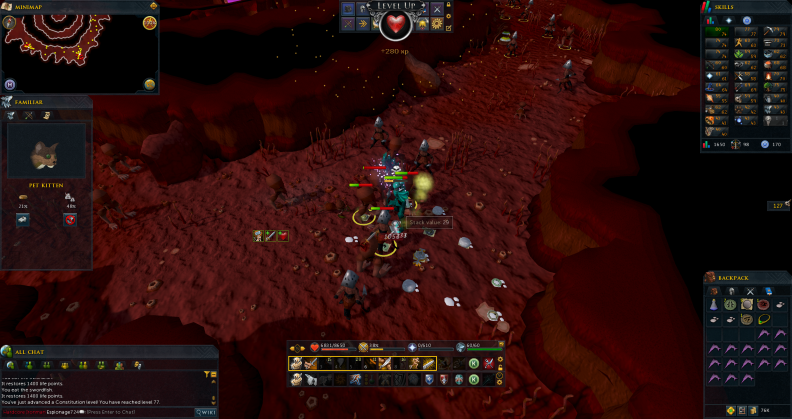The height and width of the screenshot is (419, 792).
Task: Open the All Chat panel header
Action: click(x=30, y=352)
